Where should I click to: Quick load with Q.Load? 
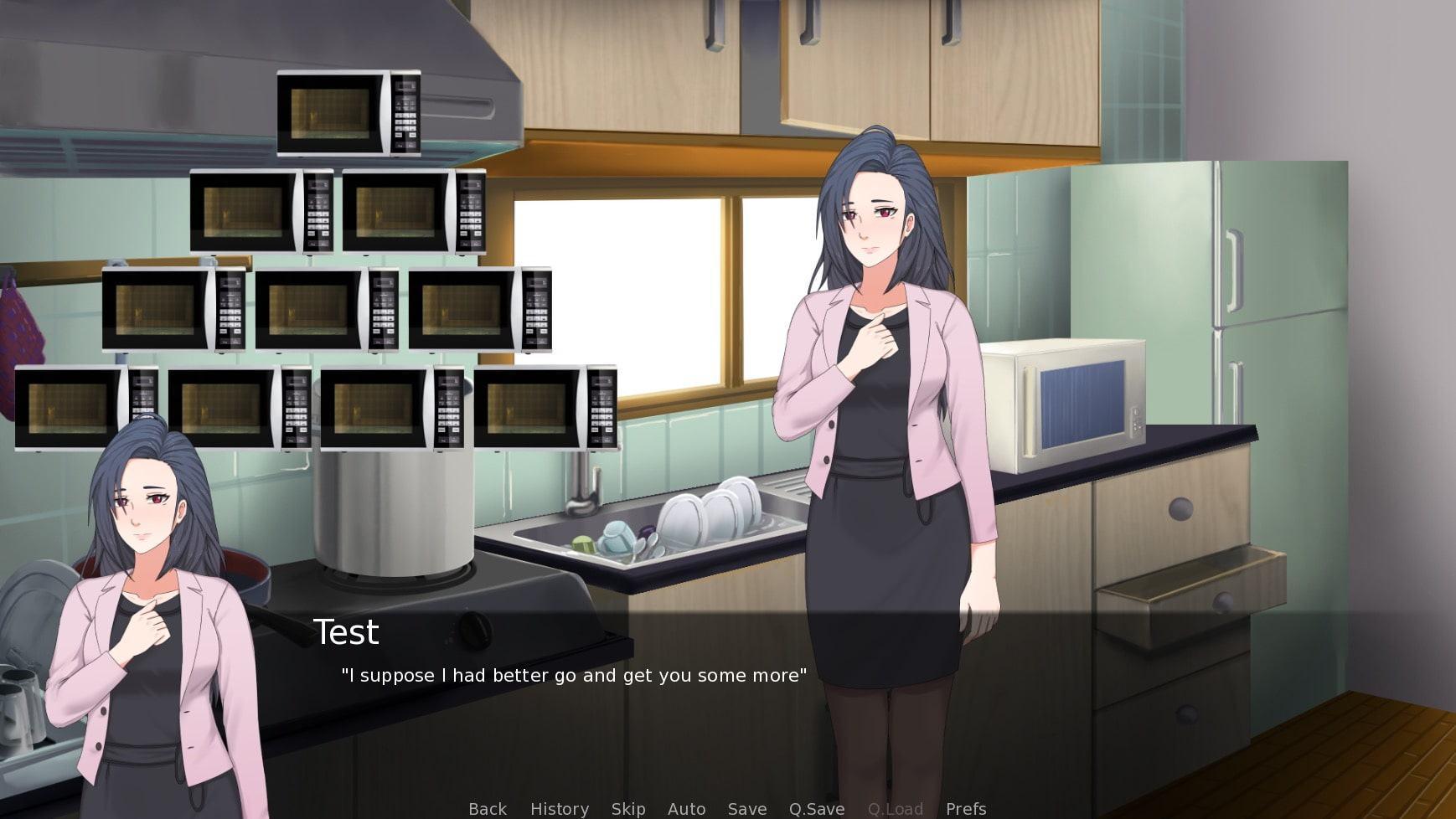point(896,809)
